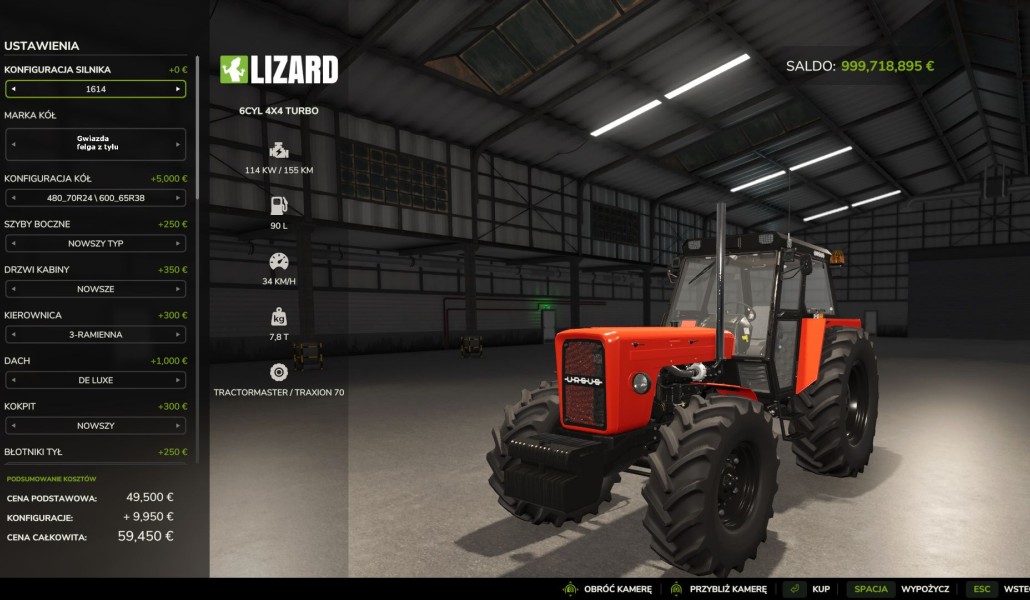Choose next Kokpit option
Image resolution: width=1030 pixels, height=600 pixels.
[x=178, y=426]
